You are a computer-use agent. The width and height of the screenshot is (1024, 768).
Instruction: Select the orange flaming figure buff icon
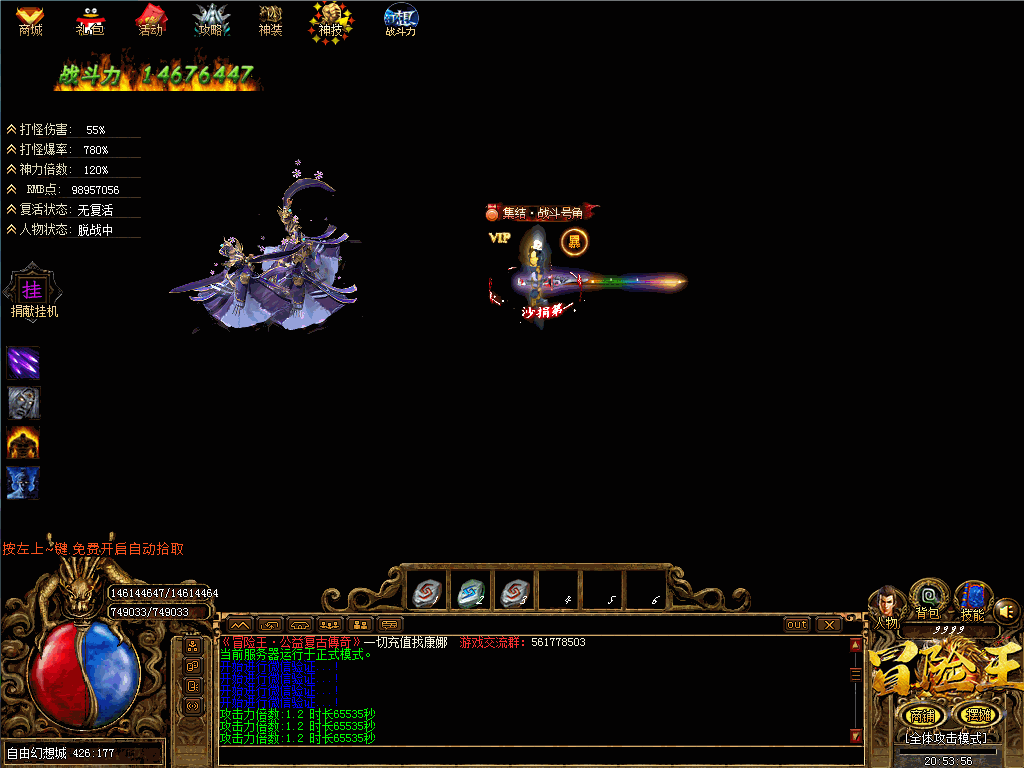(x=23, y=442)
